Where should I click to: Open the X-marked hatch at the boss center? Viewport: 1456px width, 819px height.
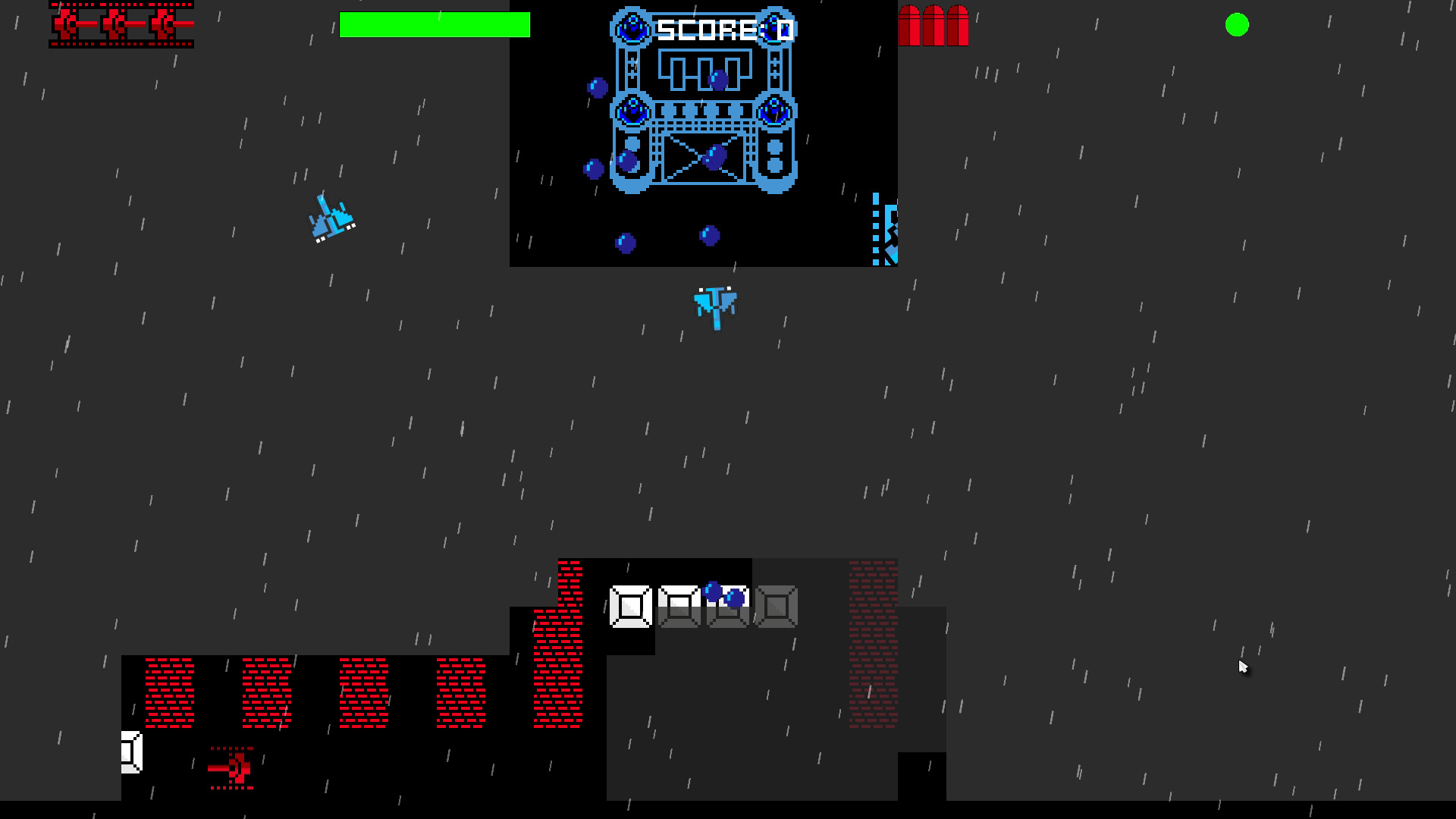[703, 159]
